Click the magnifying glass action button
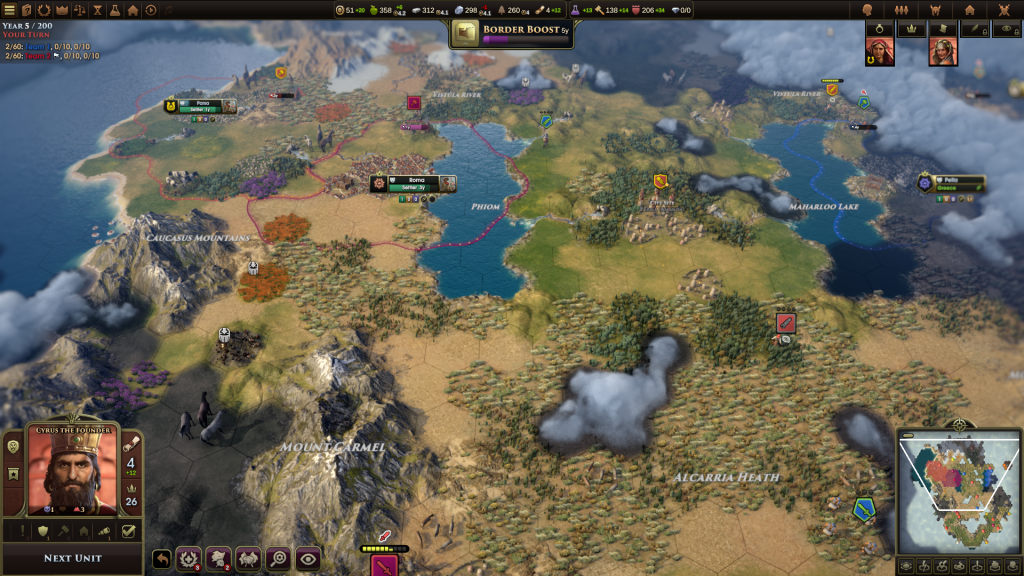The height and width of the screenshot is (576, 1024). pos(278,559)
